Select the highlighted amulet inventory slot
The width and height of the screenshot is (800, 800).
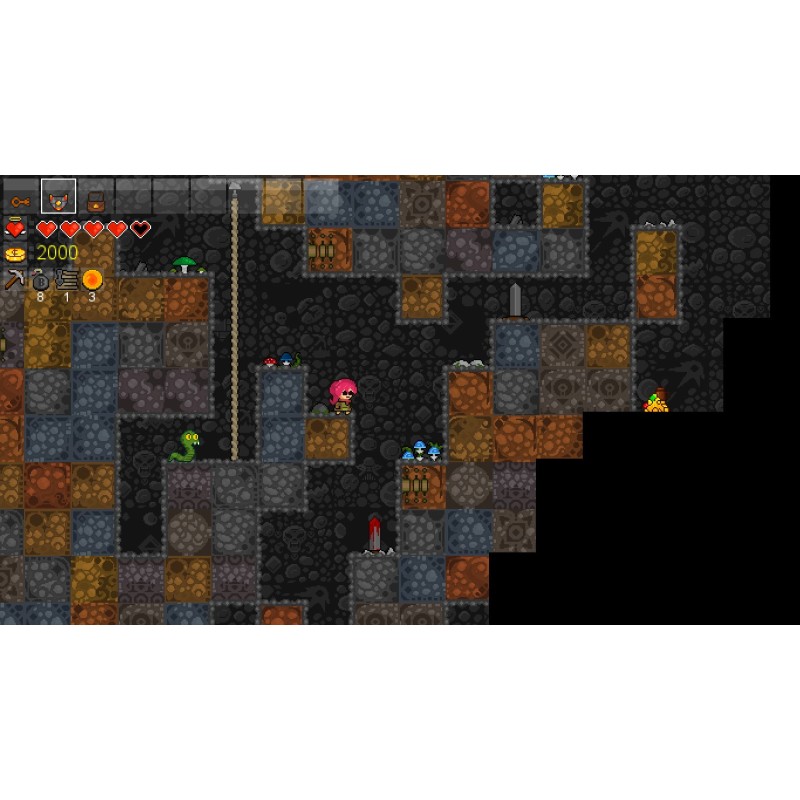[x=58, y=197]
